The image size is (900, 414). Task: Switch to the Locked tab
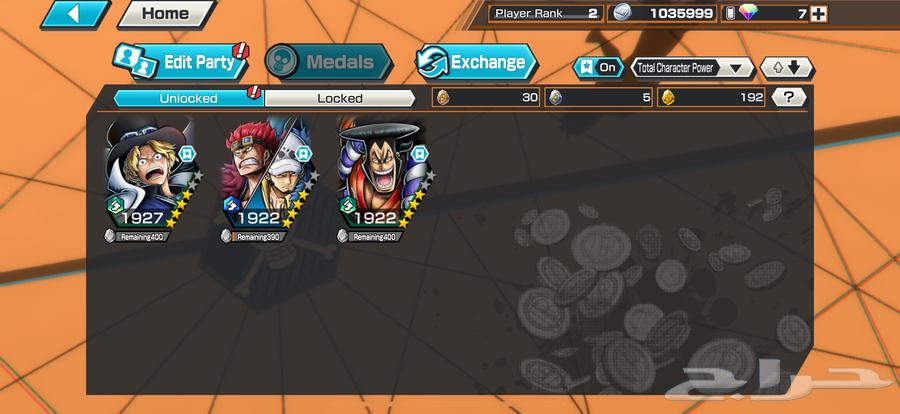339,98
